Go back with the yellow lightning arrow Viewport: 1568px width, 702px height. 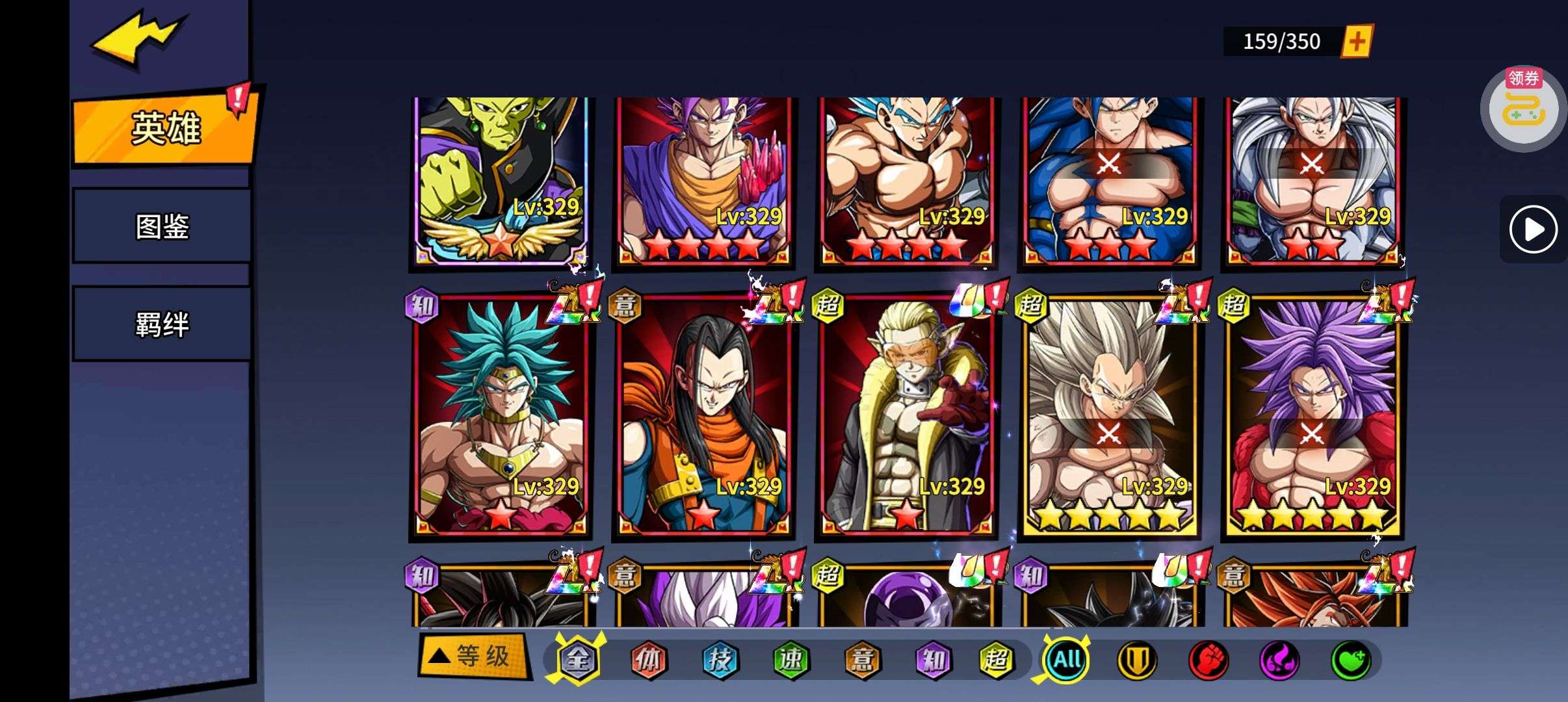[138, 39]
